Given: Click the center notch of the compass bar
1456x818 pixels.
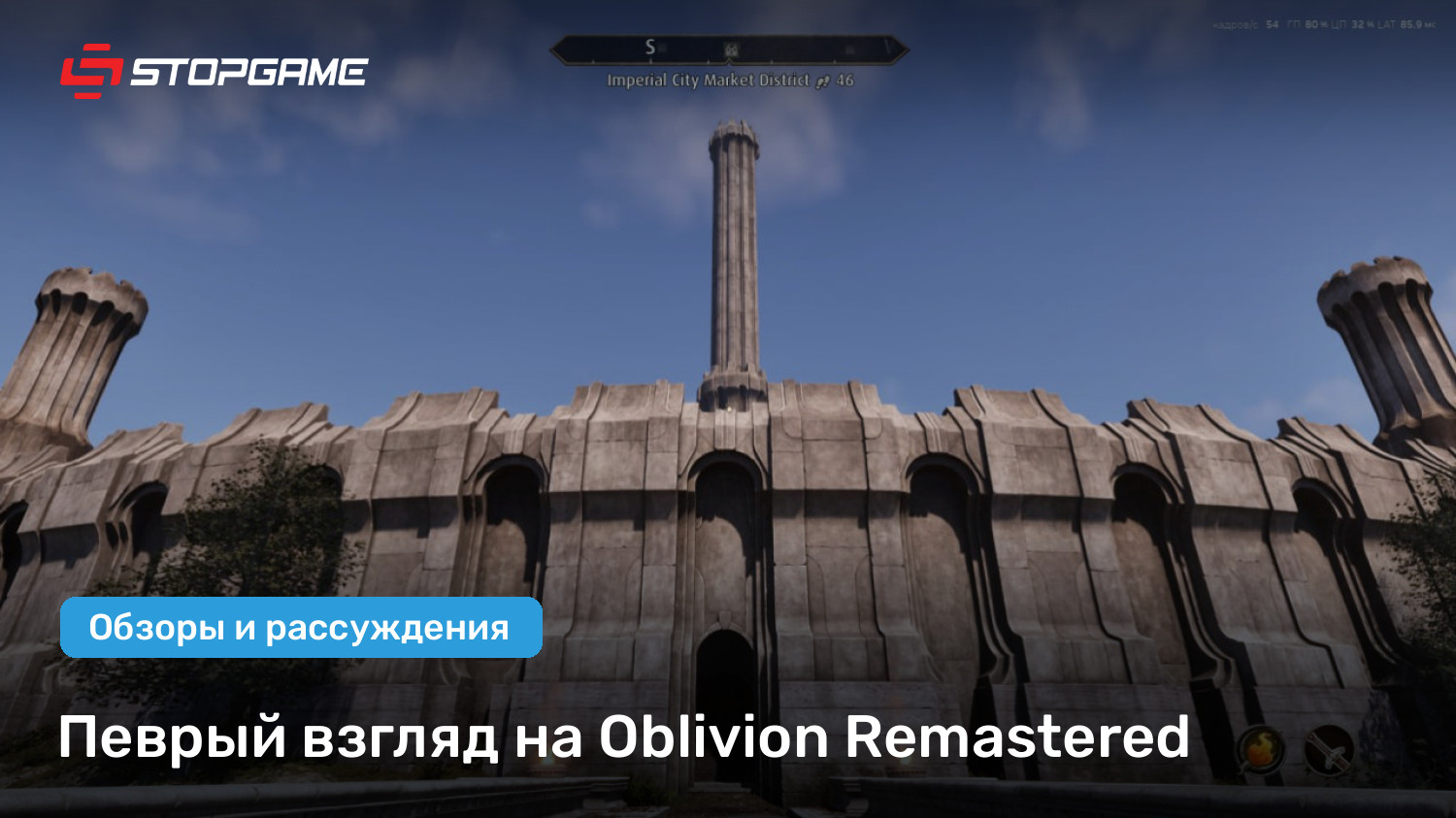Looking at the screenshot, I should [729, 60].
